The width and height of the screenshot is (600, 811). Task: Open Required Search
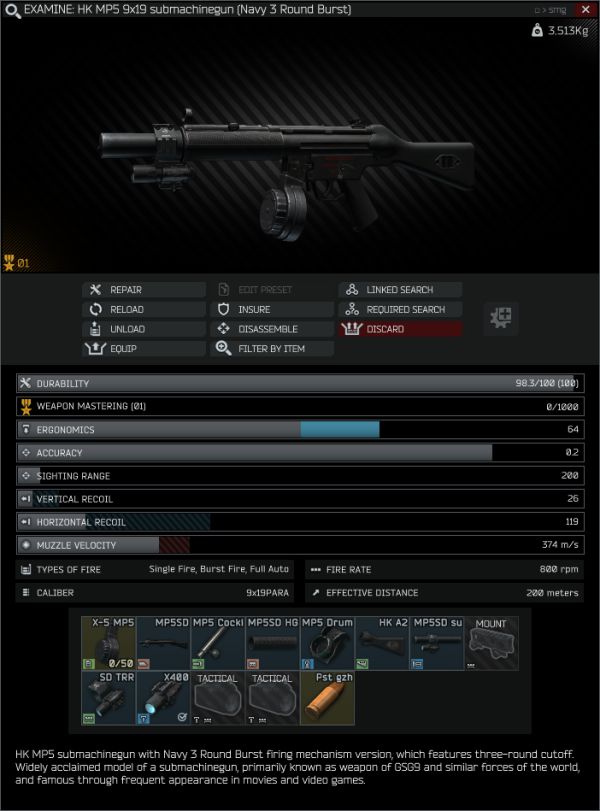400,310
